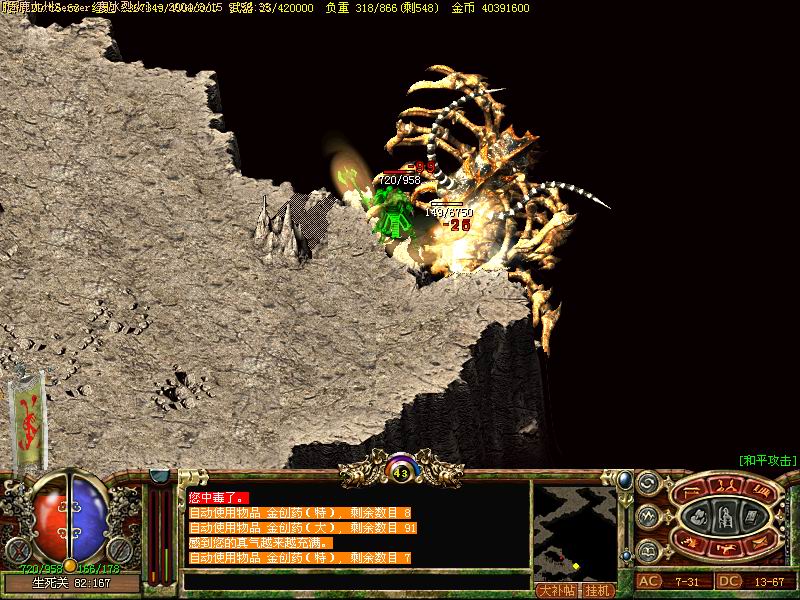Select the grey pouch icon button
The image size is (800, 600).
coord(699,517)
